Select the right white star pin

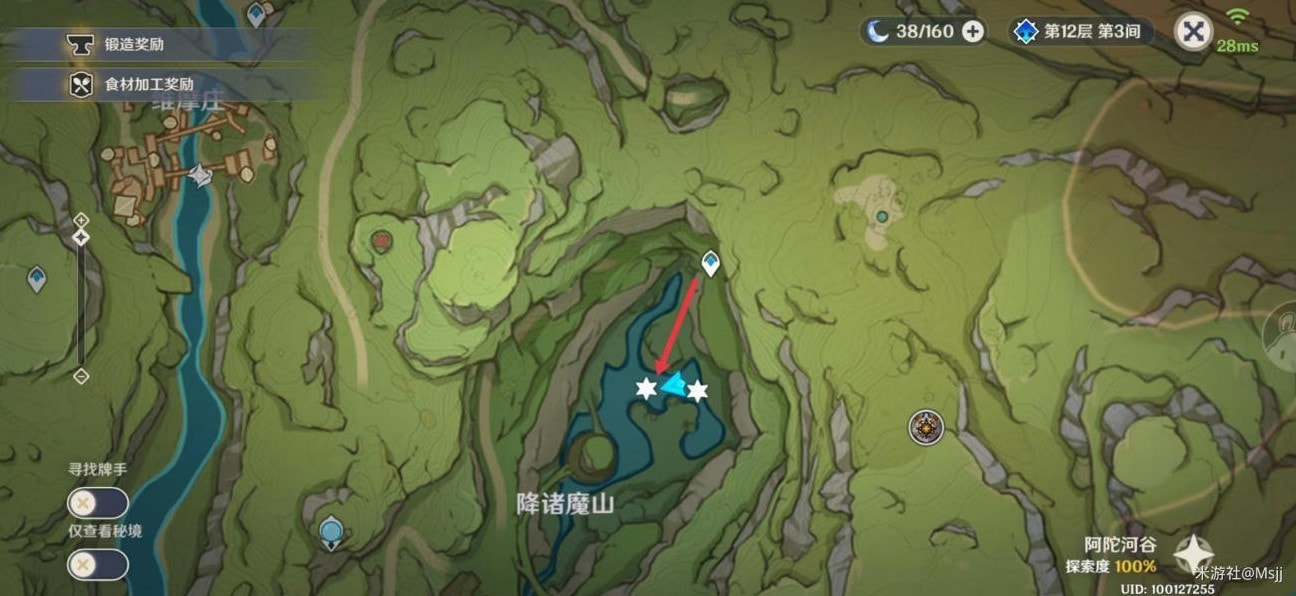click(x=697, y=390)
